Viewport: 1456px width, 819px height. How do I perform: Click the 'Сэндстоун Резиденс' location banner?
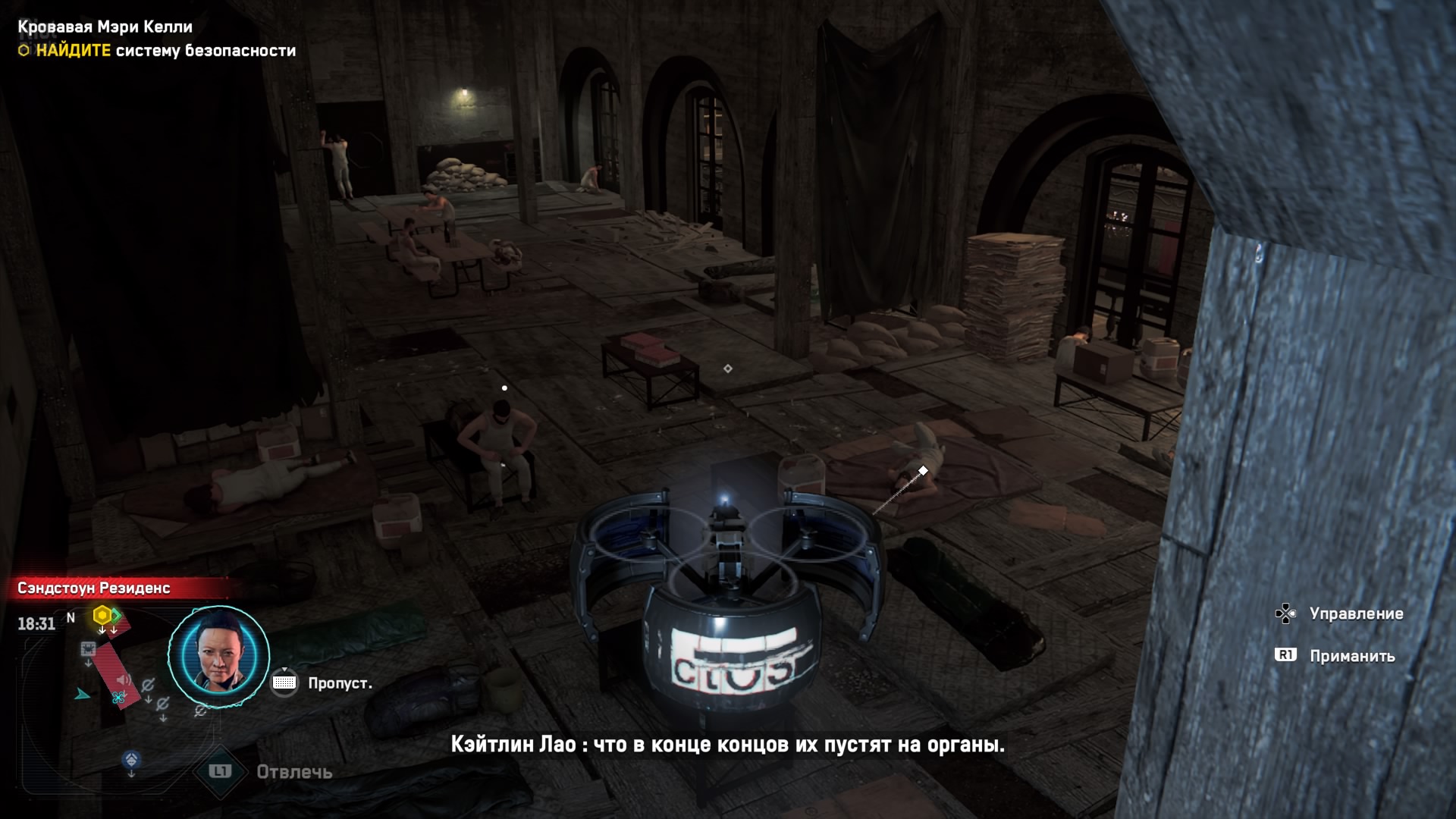94,588
